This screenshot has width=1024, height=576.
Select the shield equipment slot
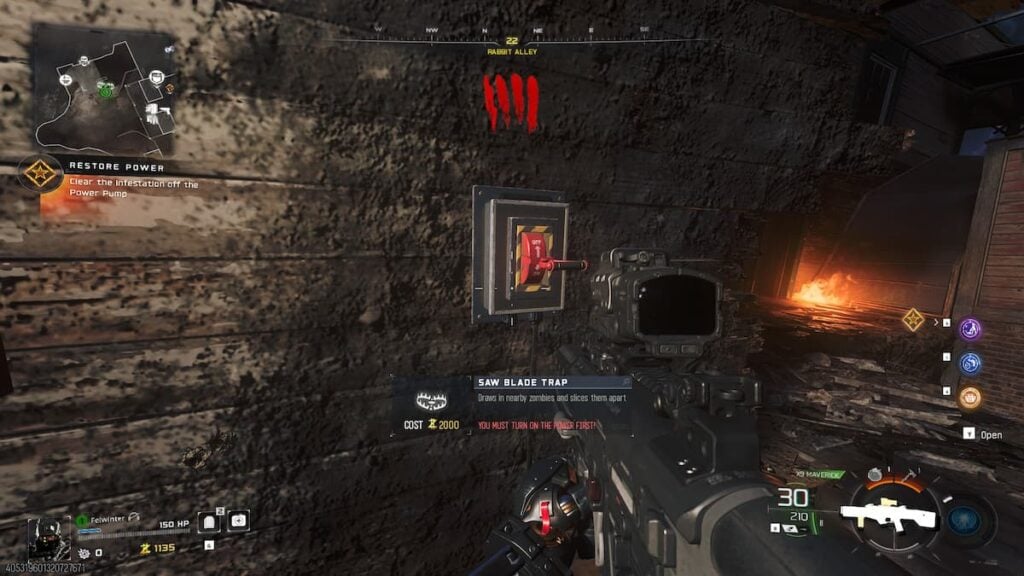(211, 521)
